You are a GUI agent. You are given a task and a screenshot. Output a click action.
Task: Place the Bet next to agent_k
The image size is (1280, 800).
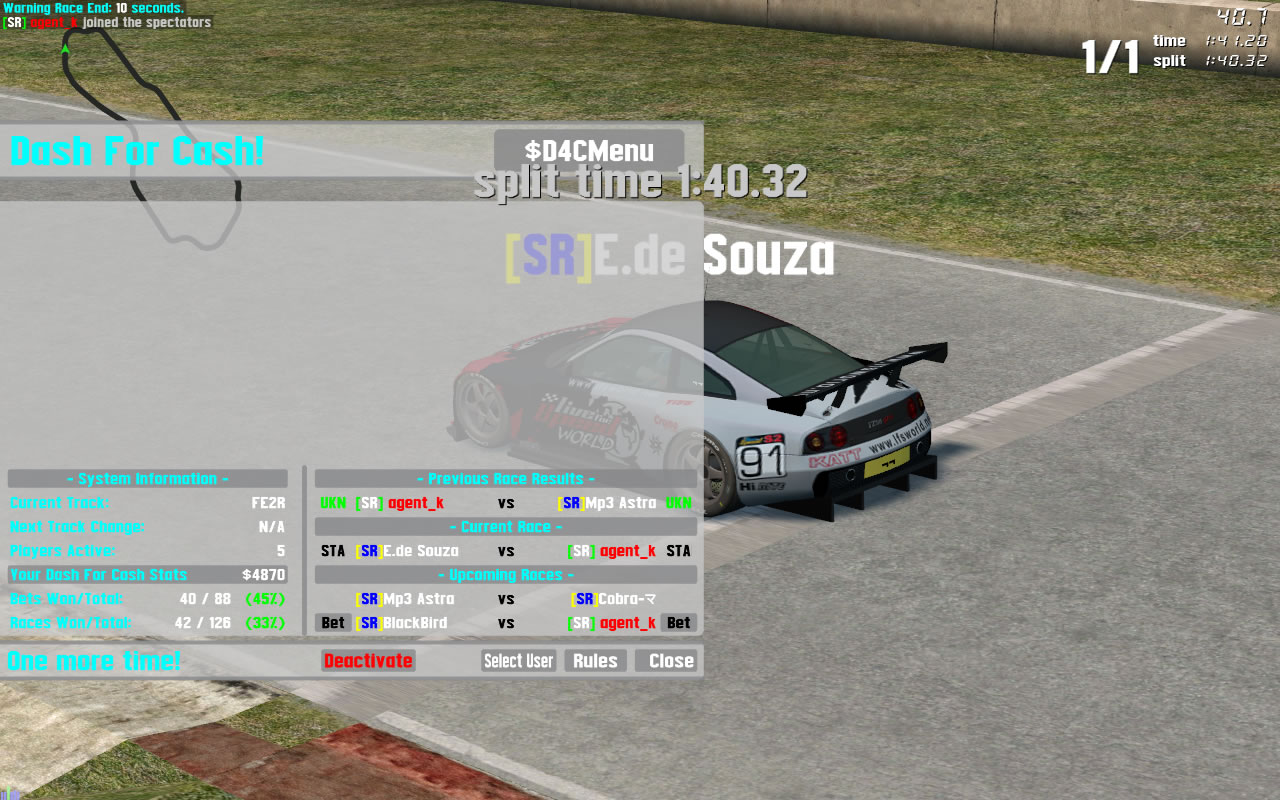678,623
